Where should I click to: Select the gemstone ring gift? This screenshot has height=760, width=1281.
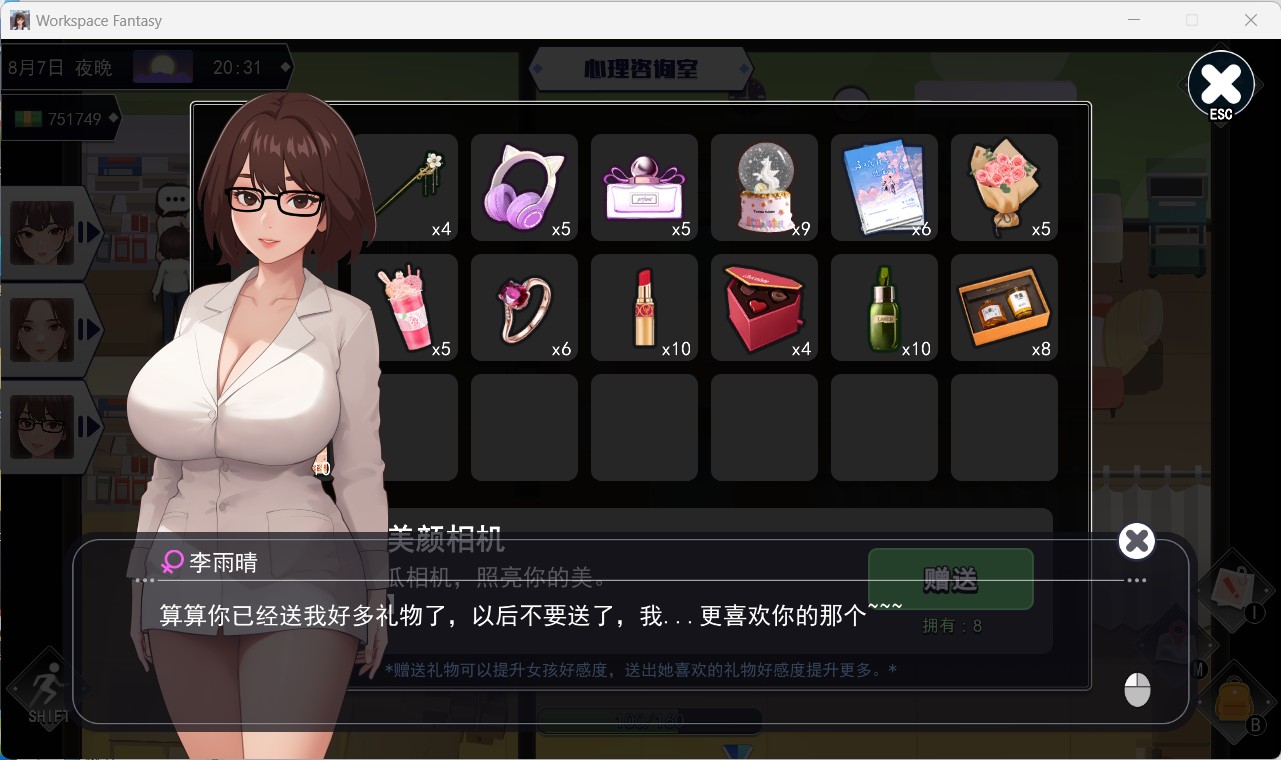pyautogui.click(x=524, y=307)
